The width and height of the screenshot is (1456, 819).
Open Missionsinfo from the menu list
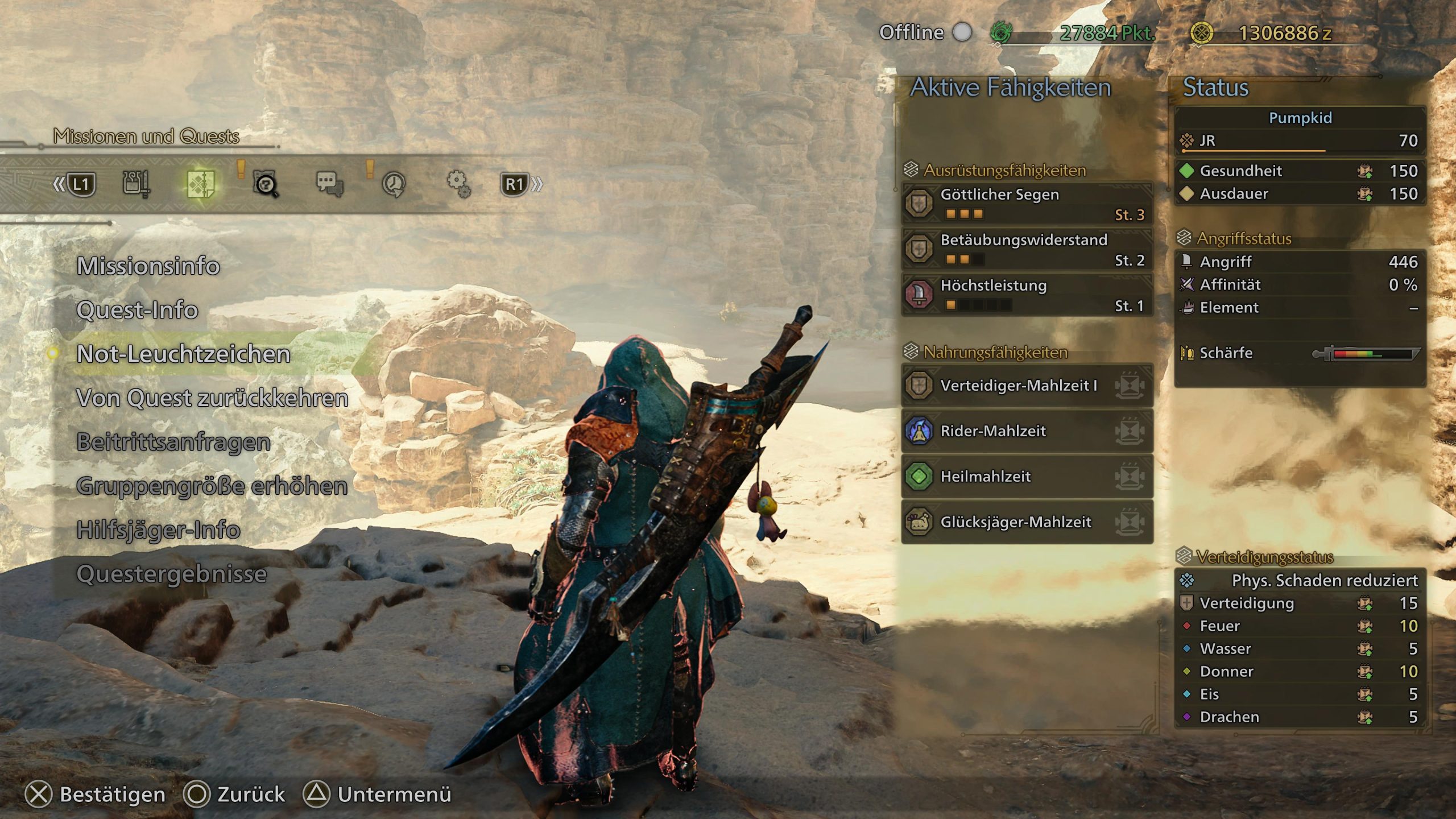click(x=148, y=266)
